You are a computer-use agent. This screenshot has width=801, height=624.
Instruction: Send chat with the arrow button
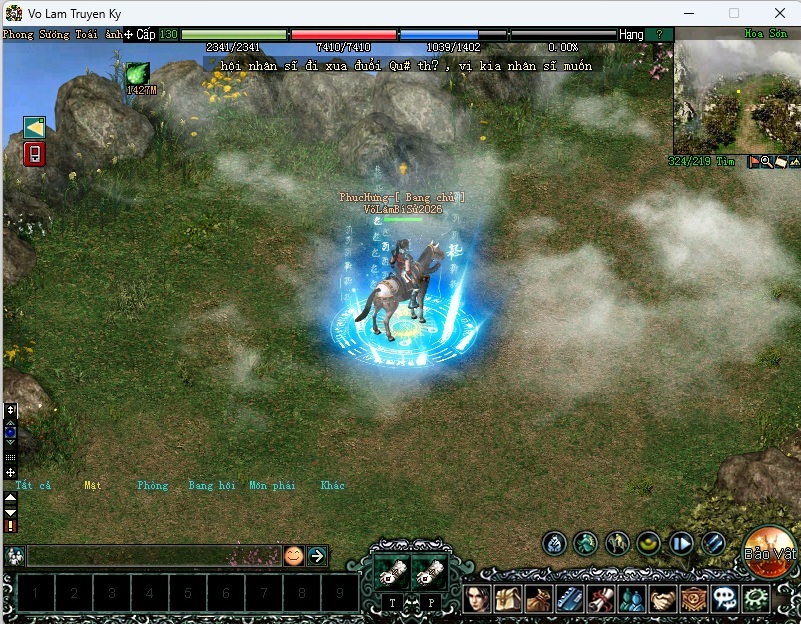(x=317, y=556)
